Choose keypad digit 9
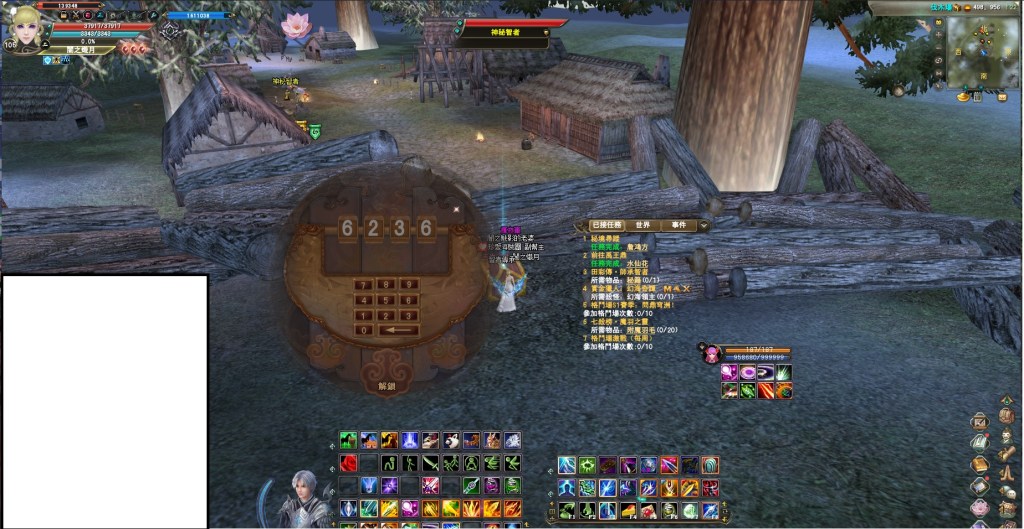 pyautogui.click(x=408, y=284)
